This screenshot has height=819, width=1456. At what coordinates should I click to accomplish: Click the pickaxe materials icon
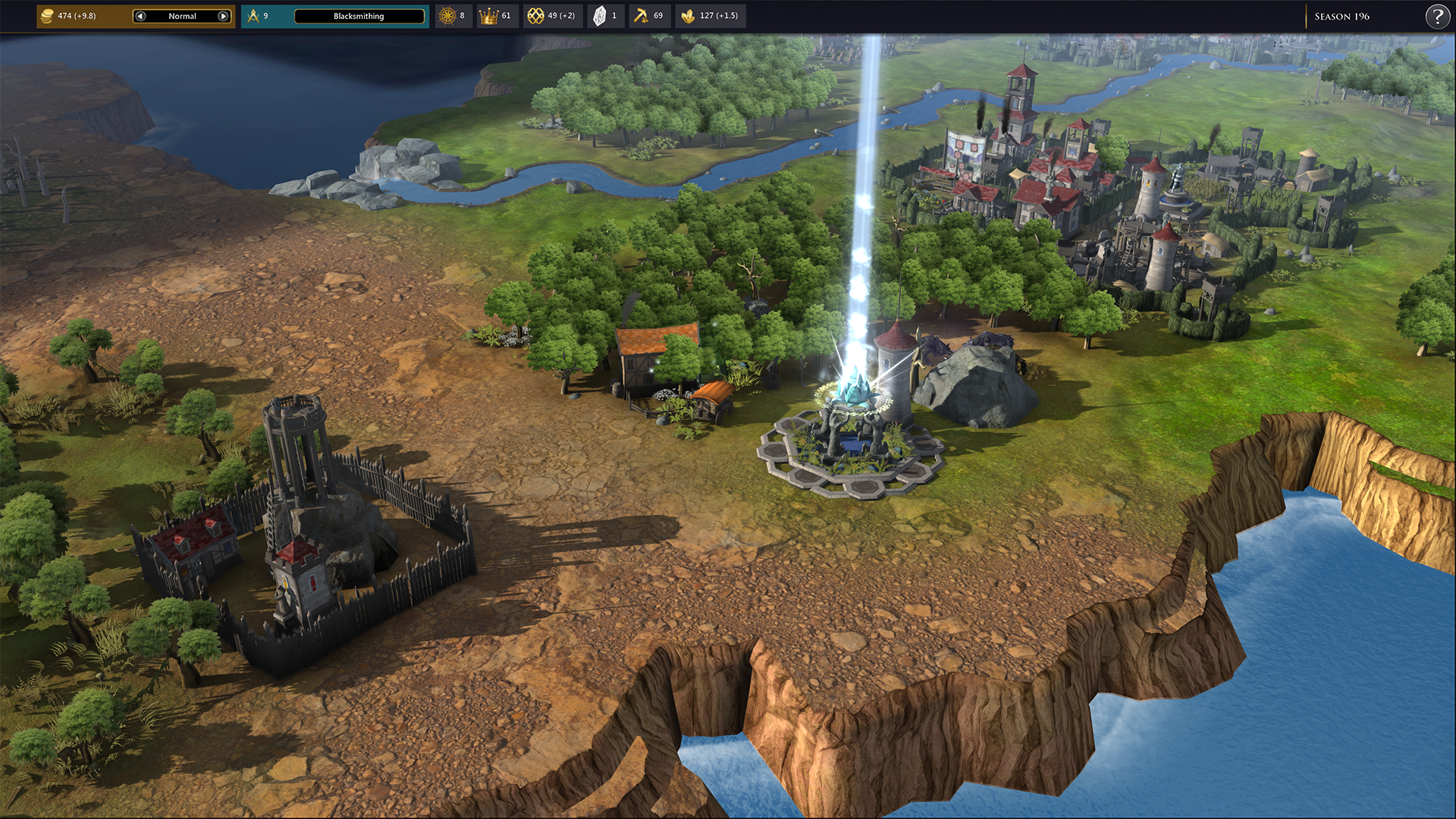point(642,16)
